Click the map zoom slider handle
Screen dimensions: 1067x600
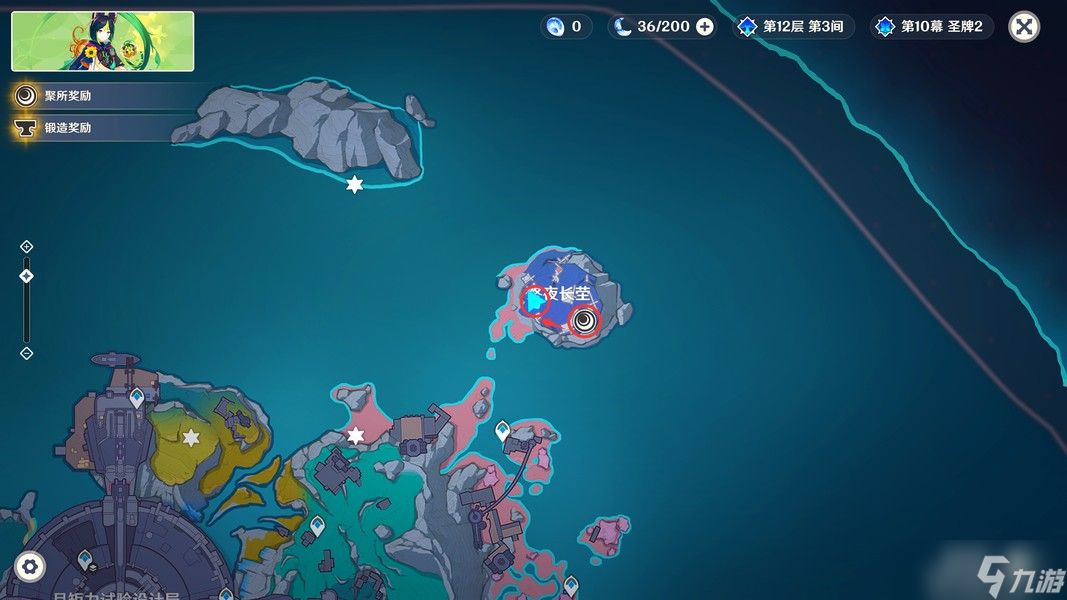tap(27, 276)
